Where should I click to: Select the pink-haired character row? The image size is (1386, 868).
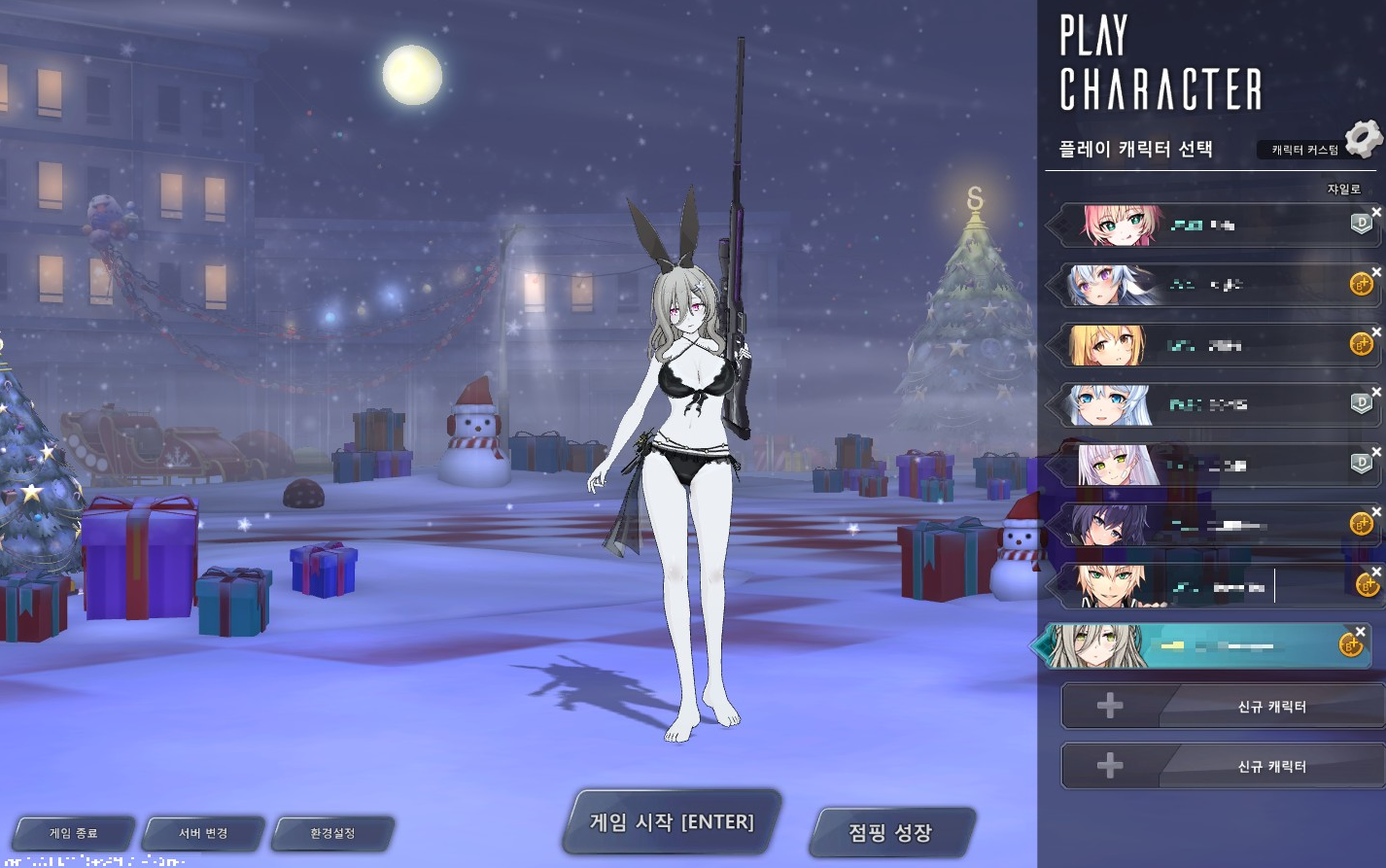pyautogui.click(x=1215, y=226)
